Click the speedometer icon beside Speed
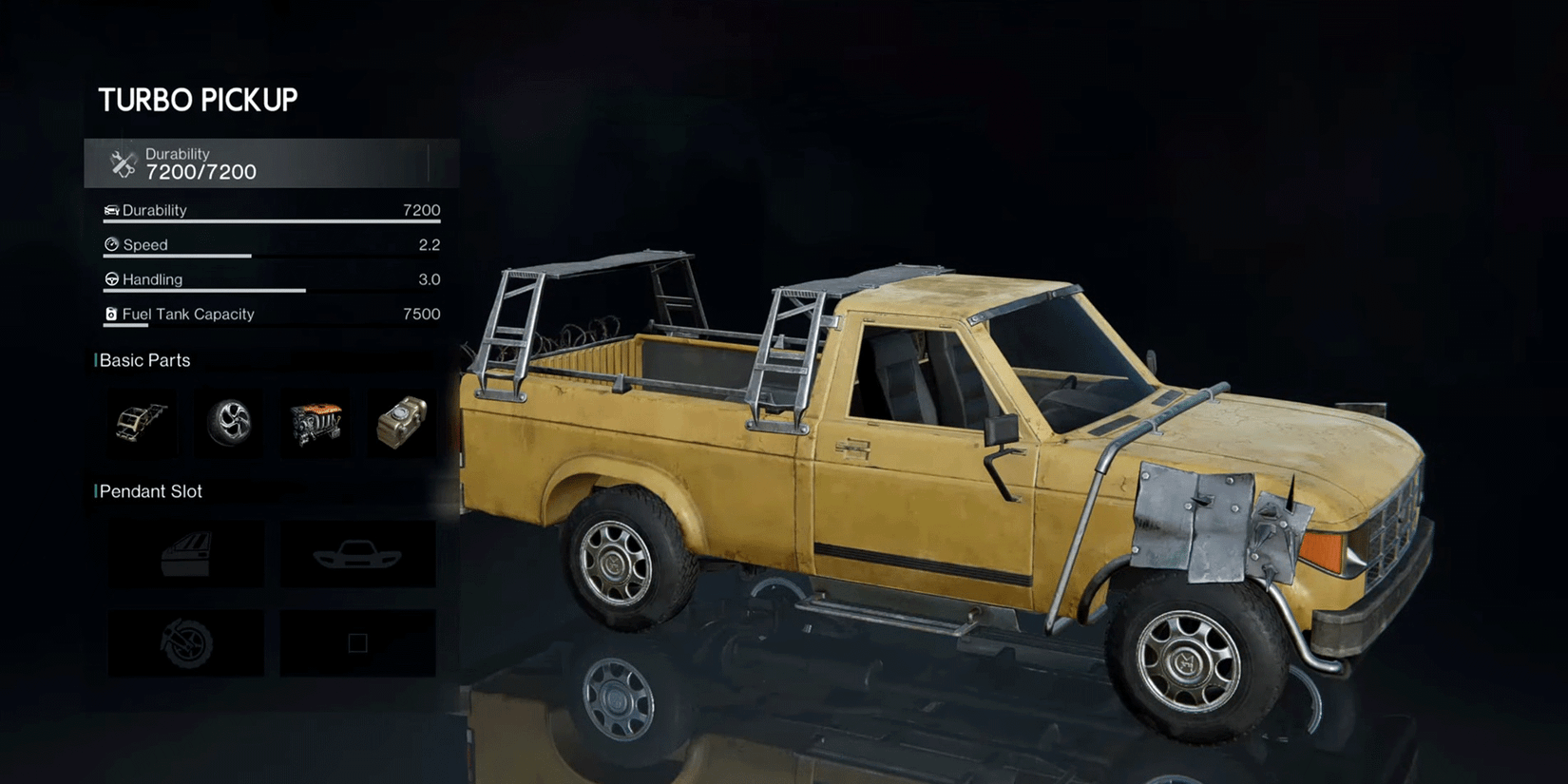1568x784 pixels. (111, 244)
